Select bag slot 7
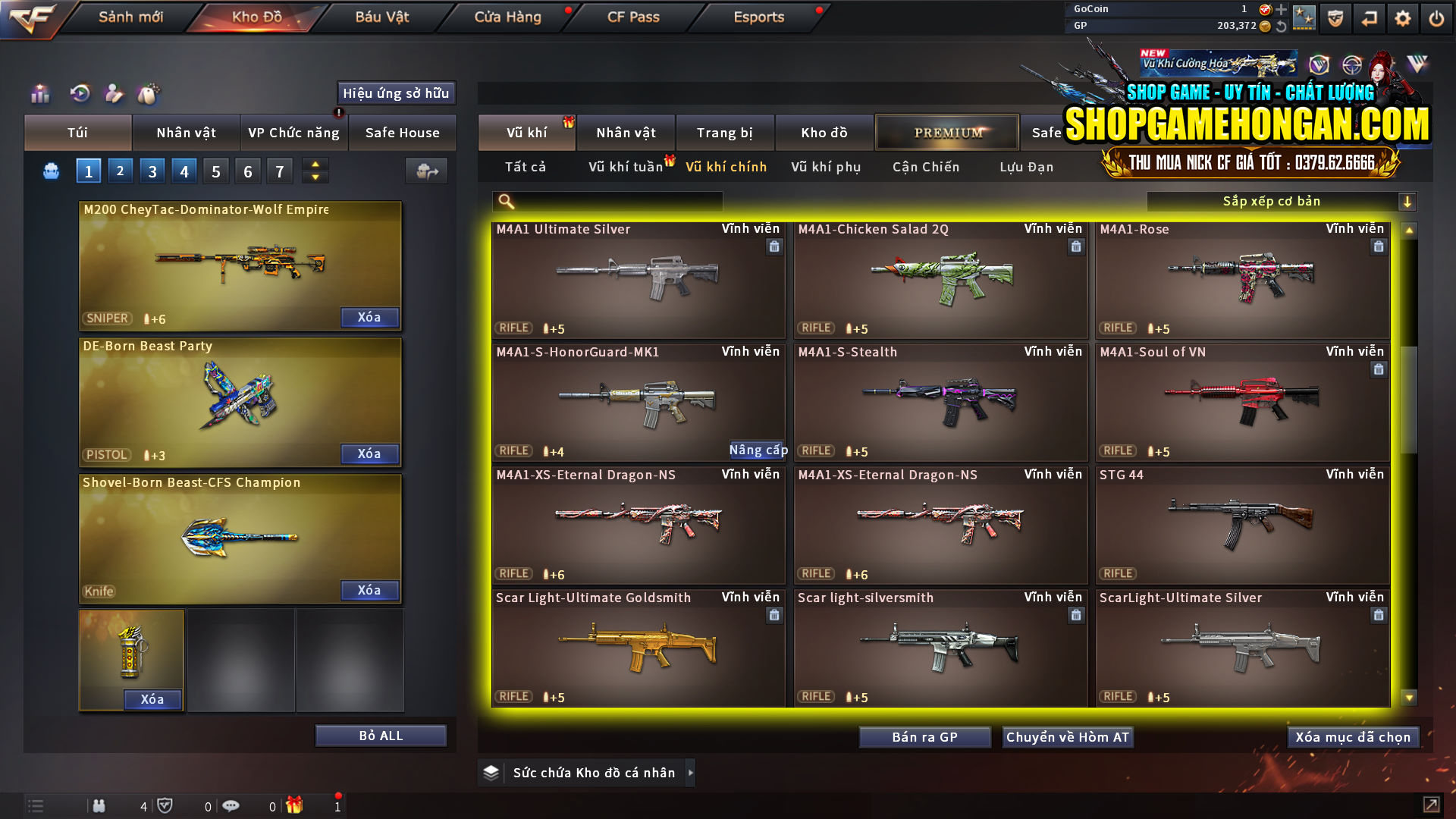 pyautogui.click(x=279, y=171)
